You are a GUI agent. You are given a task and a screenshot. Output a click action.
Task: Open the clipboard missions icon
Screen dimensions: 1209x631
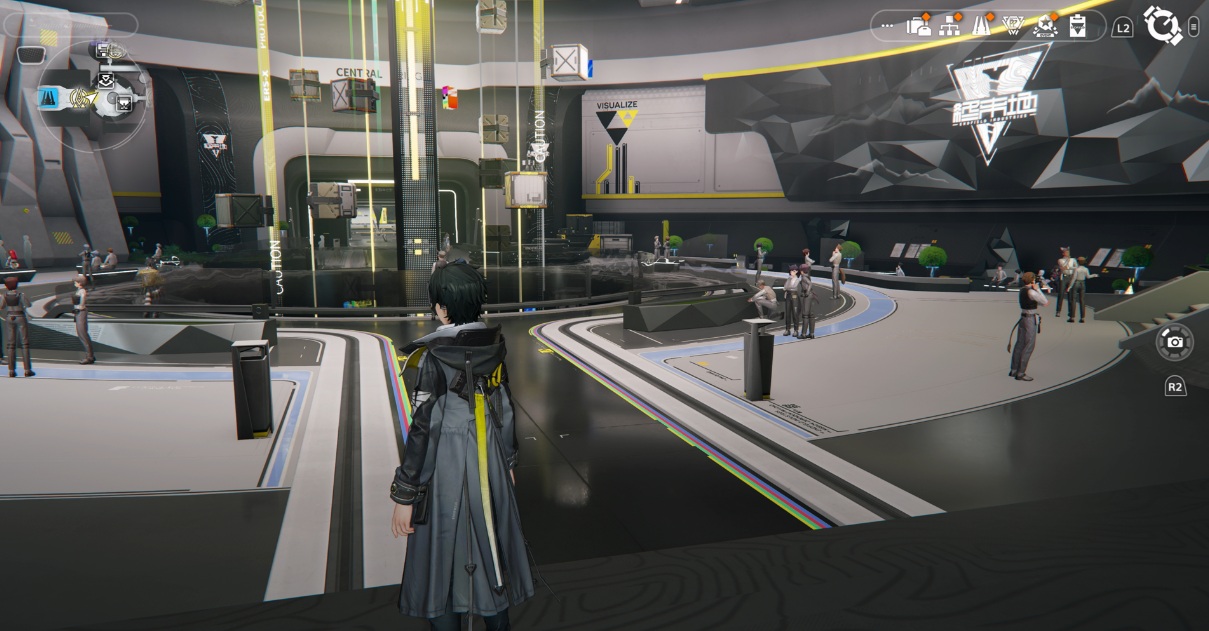tap(1077, 26)
